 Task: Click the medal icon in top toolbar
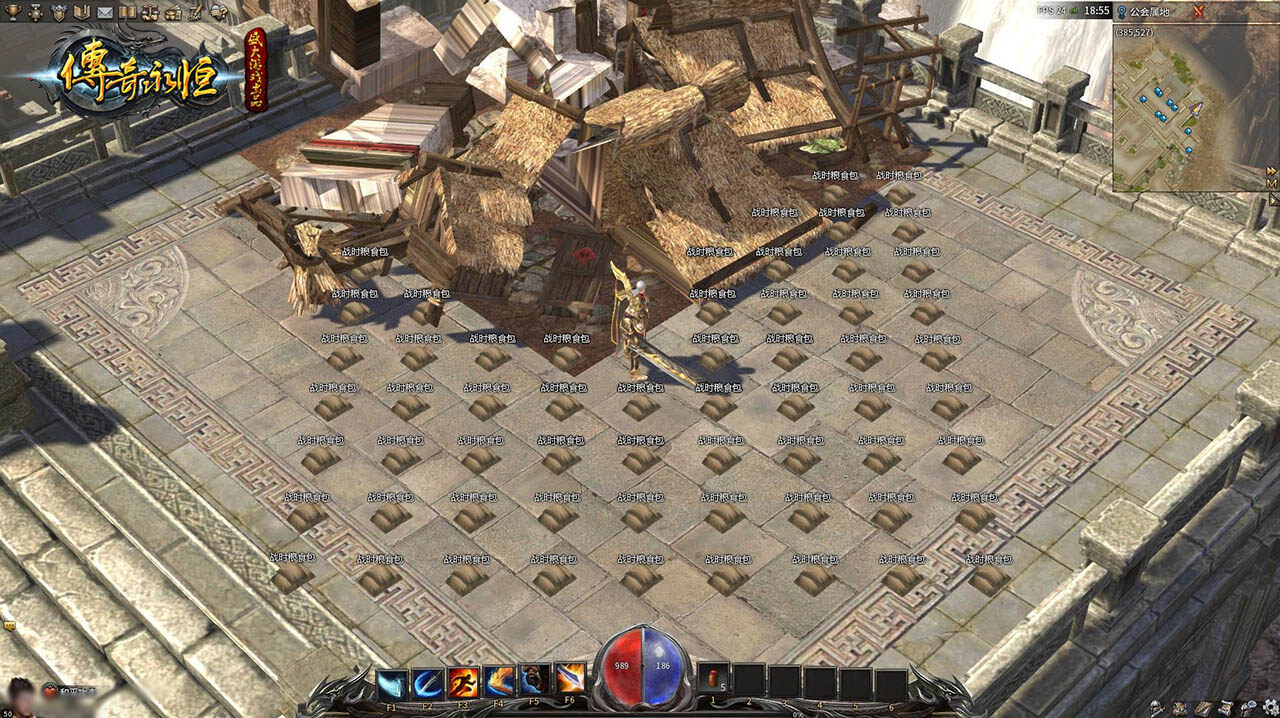(x=34, y=11)
